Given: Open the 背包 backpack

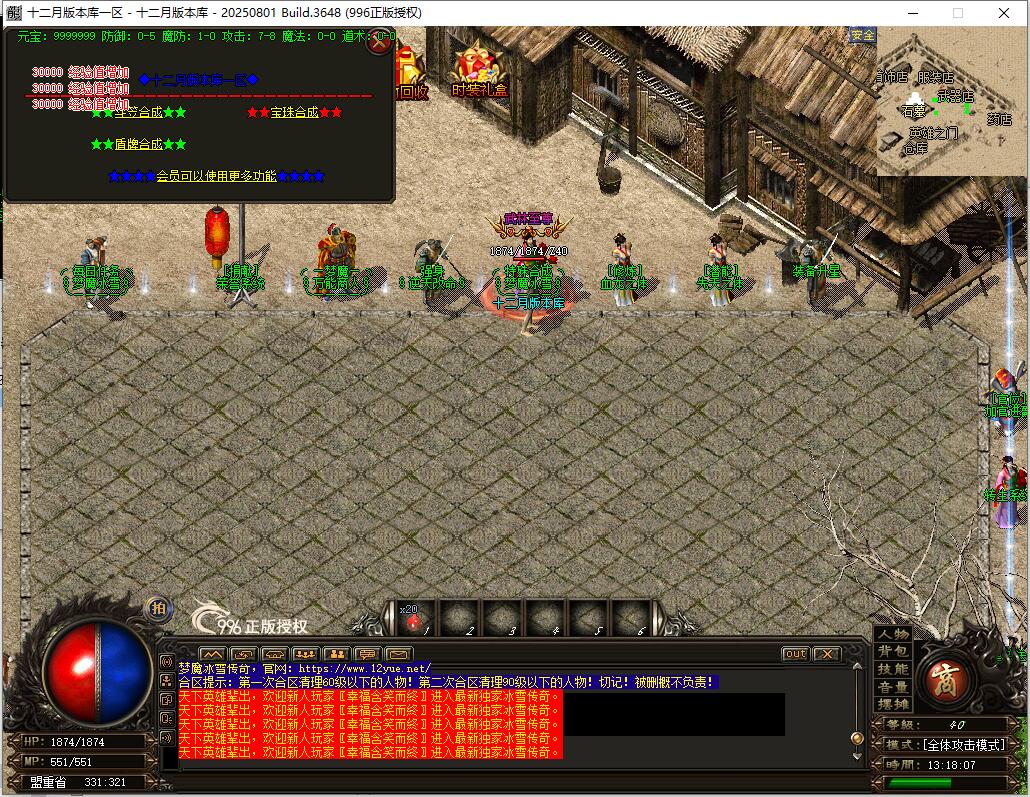Looking at the screenshot, I should tap(893, 652).
